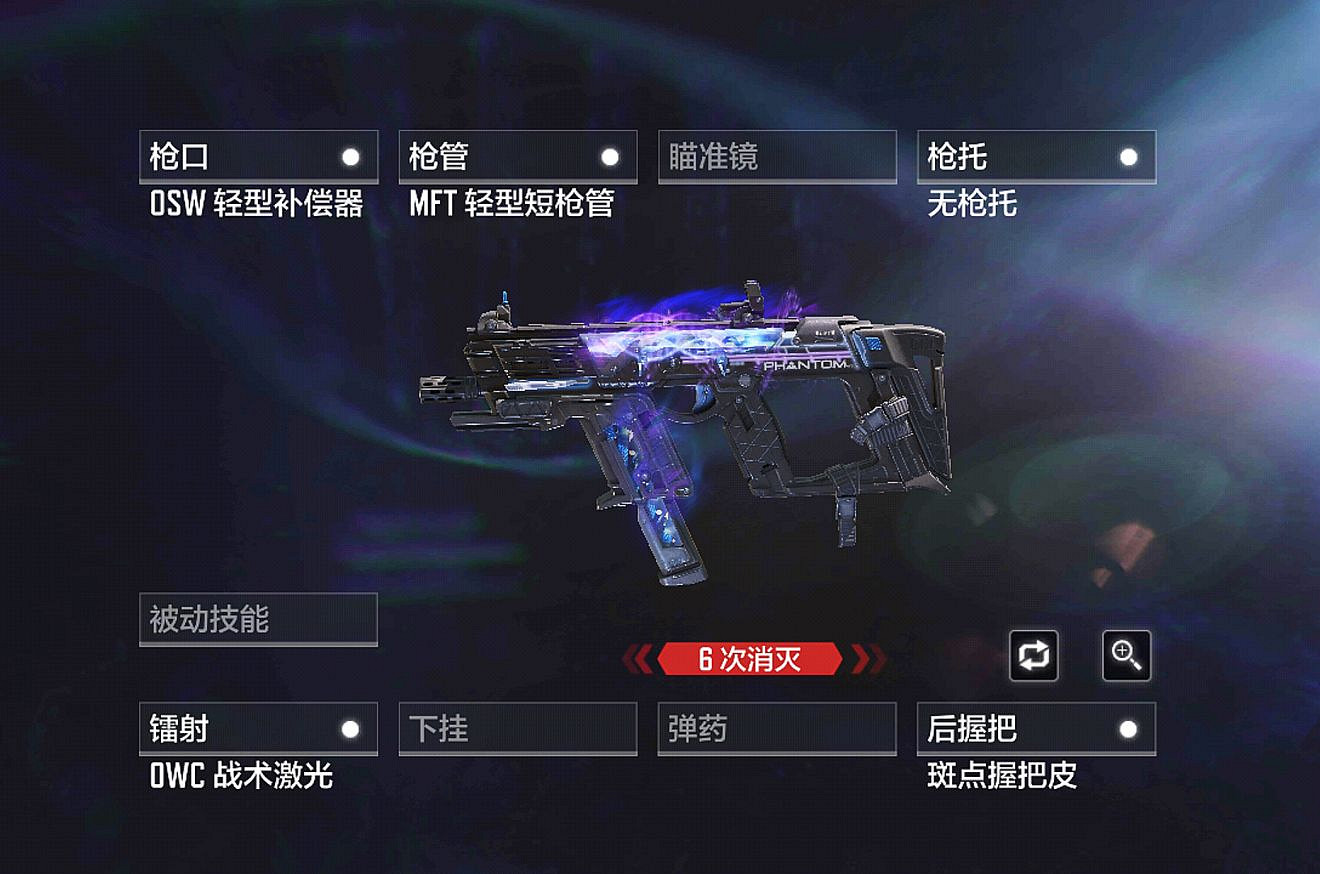Toggle the 镭射 slot equipped indicator
Image resolution: width=1320 pixels, height=874 pixels.
tap(349, 729)
